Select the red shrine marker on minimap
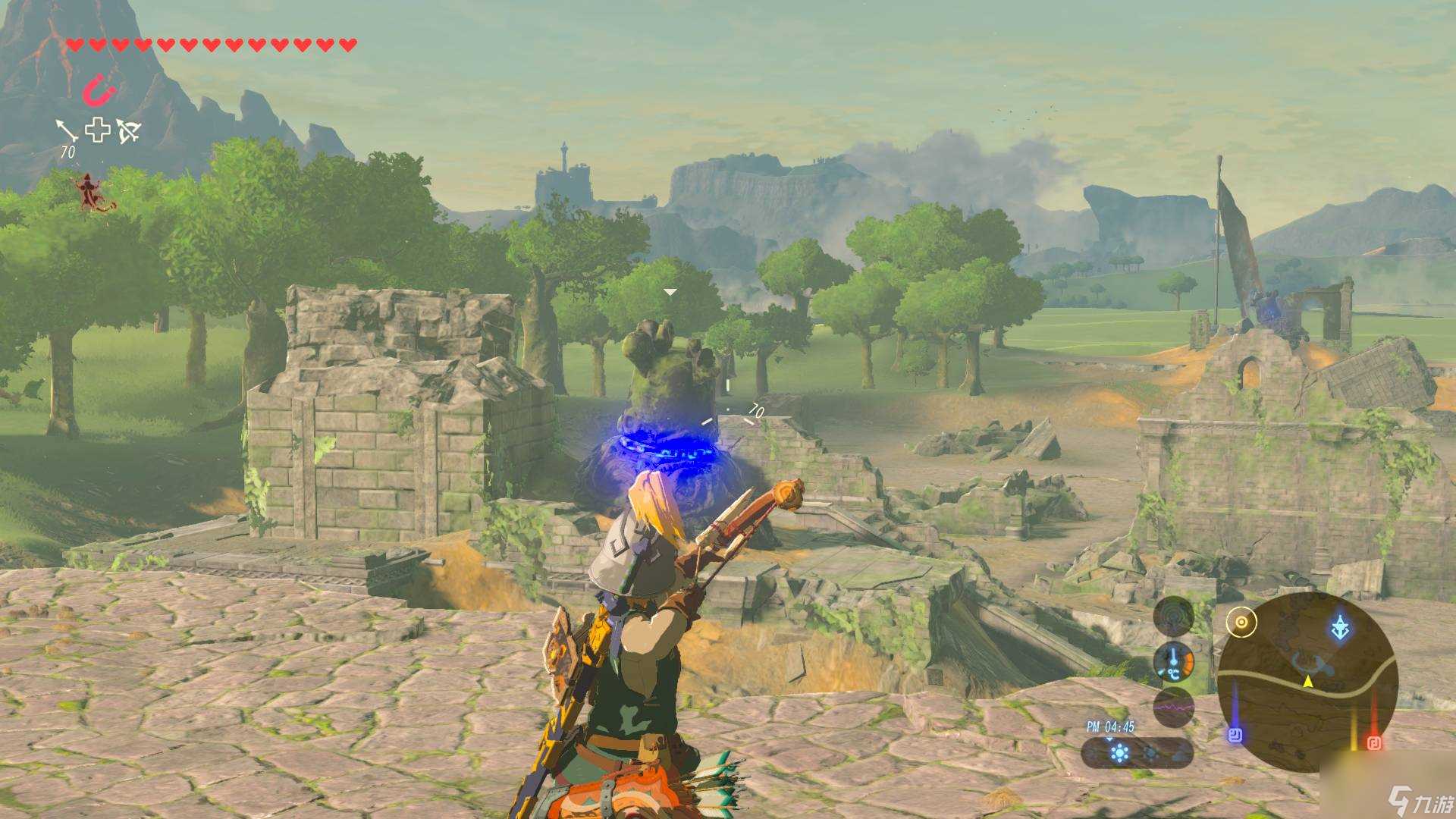1456x819 pixels. (1373, 742)
